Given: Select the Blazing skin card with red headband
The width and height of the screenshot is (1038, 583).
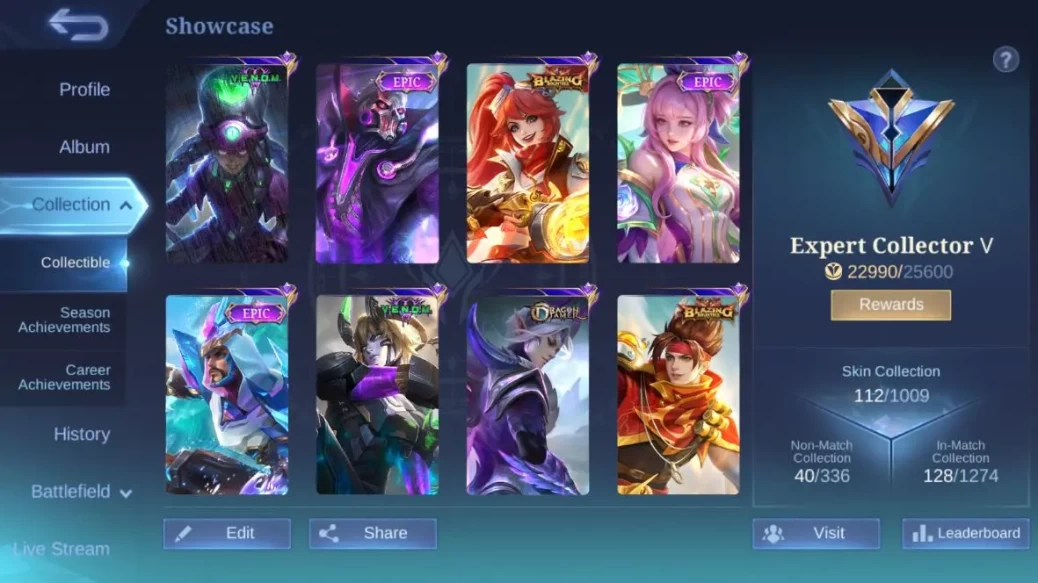Looking at the screenshot, I should 678,394.
